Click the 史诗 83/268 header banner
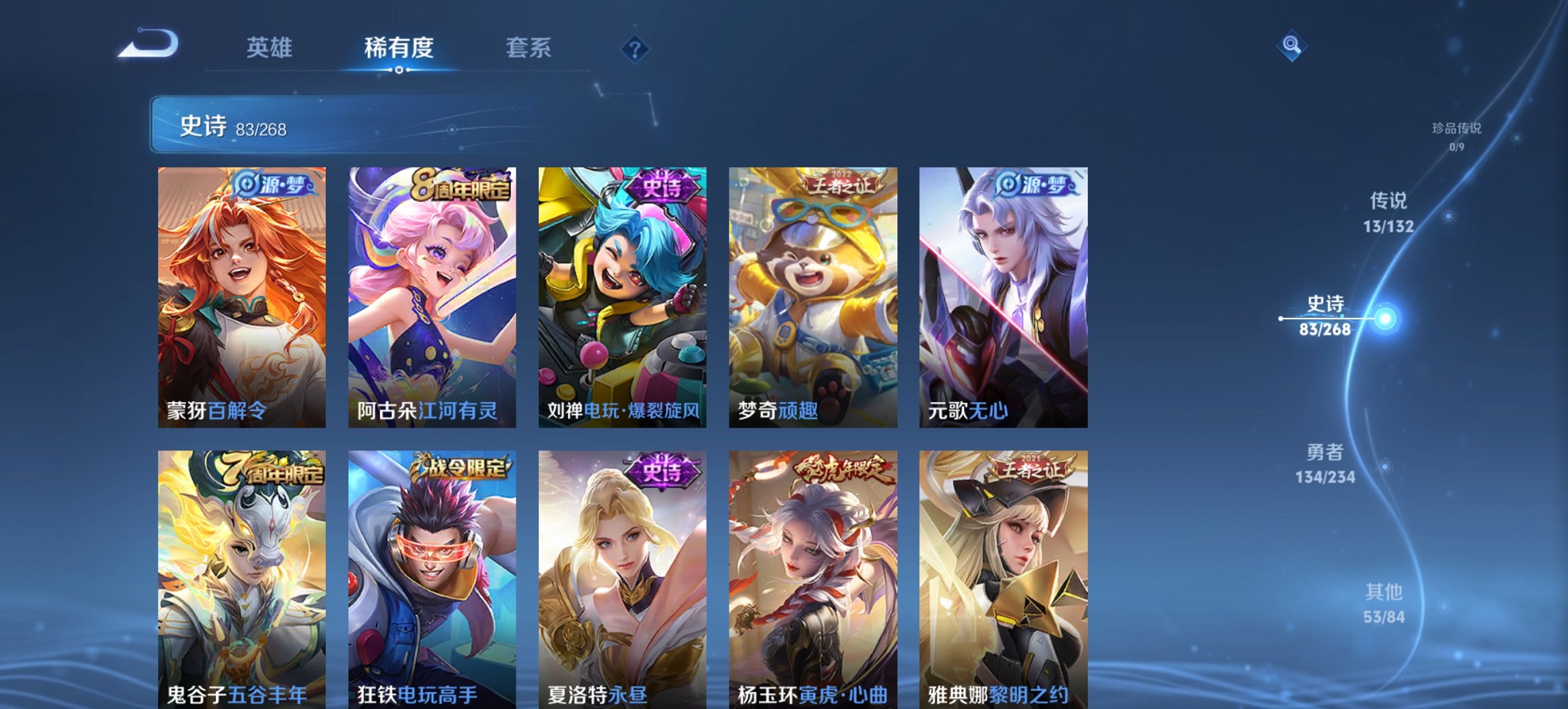1568x709 pixels. 287,126
